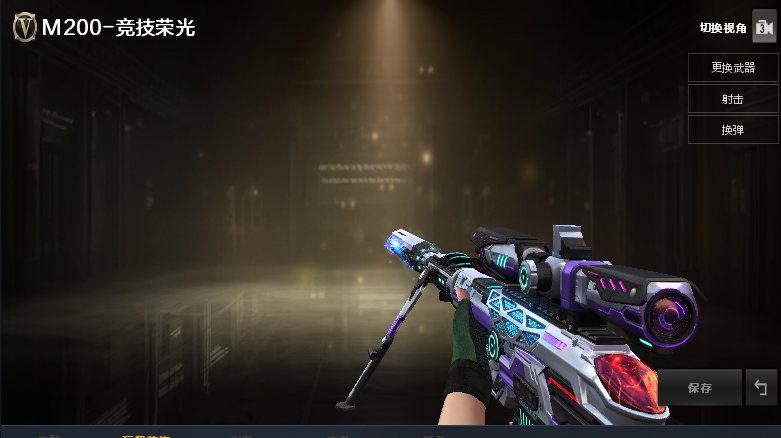Switch view with the camera icon
The width and height of the screenshot is (781, 438).
click(x=763, y=28)
